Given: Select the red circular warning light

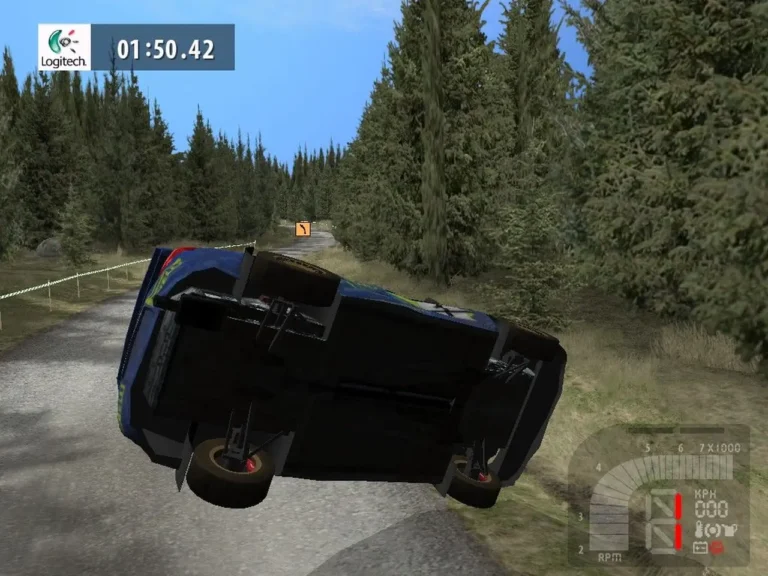Looking at the screenshot, I should pyautogui.click(x=716, y=548).
